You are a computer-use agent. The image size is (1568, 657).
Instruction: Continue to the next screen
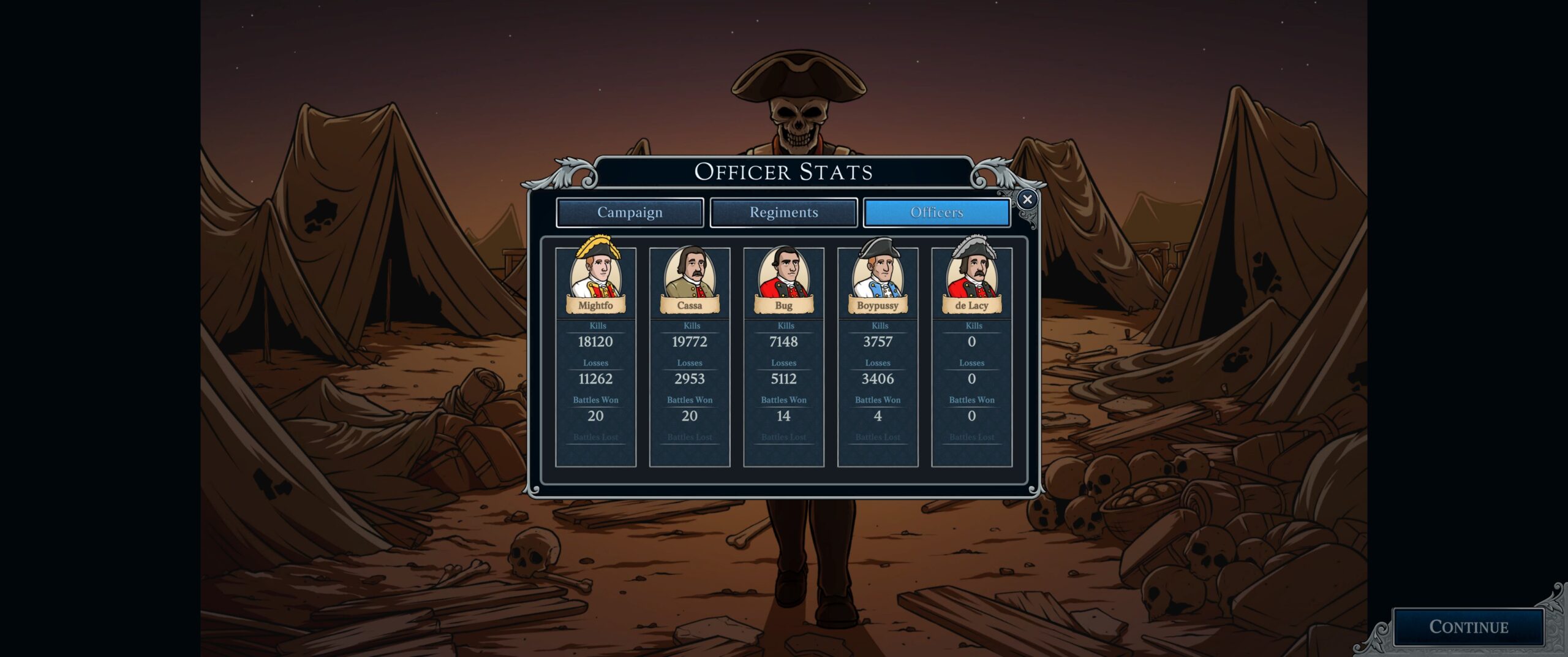point(1468,627)
